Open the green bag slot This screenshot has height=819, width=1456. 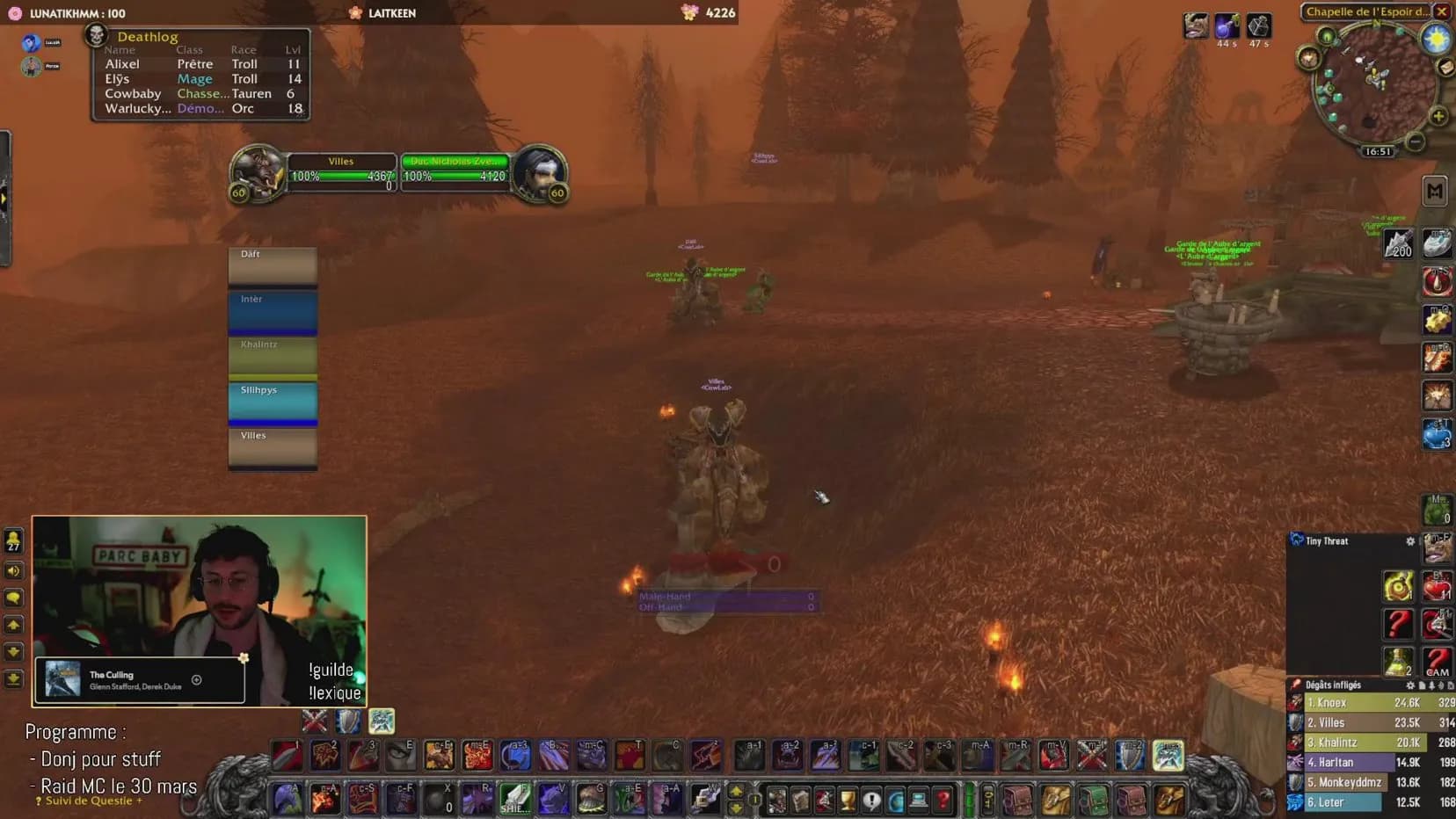point(1093,800)
